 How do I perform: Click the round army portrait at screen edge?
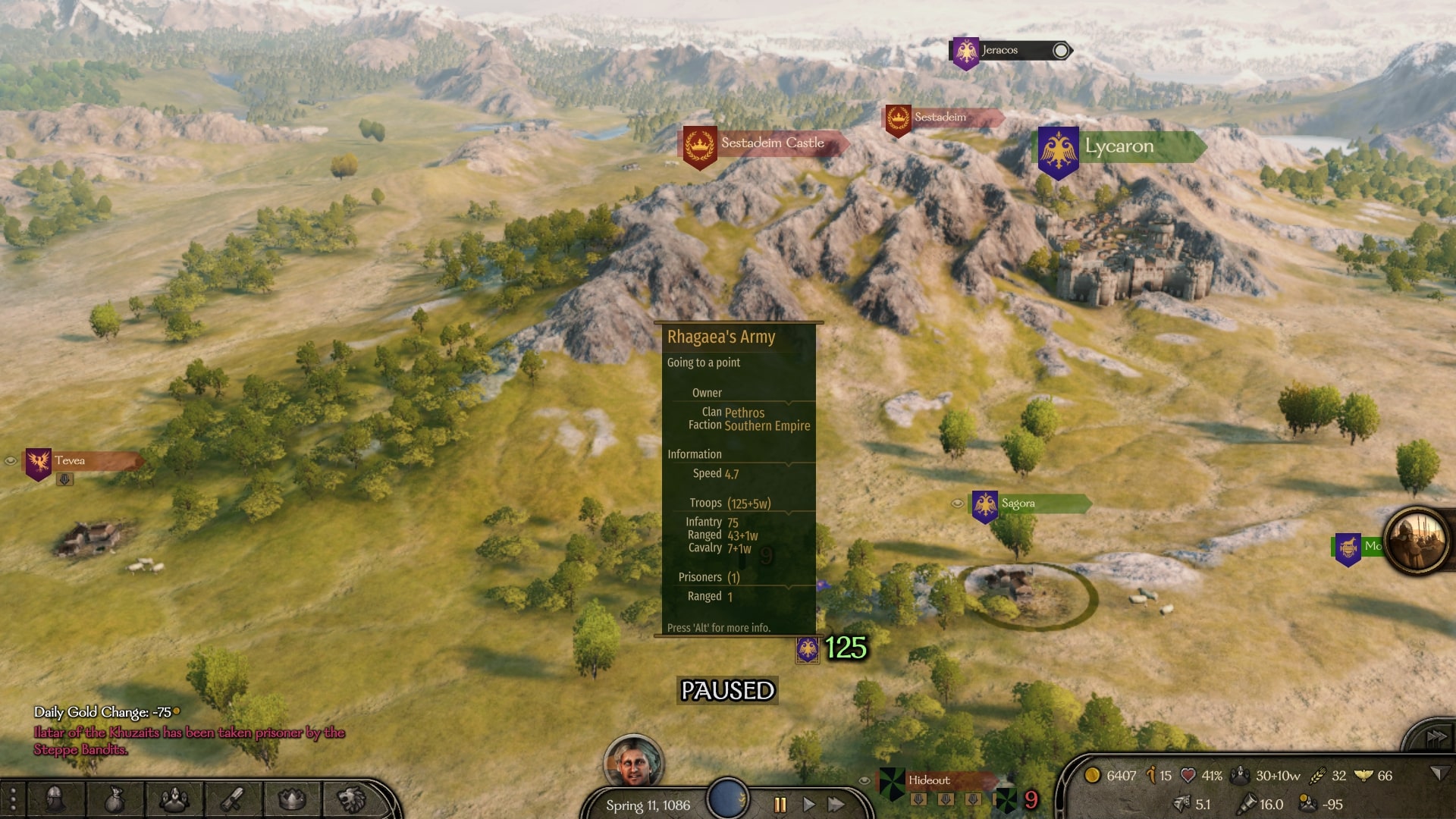(x=1416, y=541)
